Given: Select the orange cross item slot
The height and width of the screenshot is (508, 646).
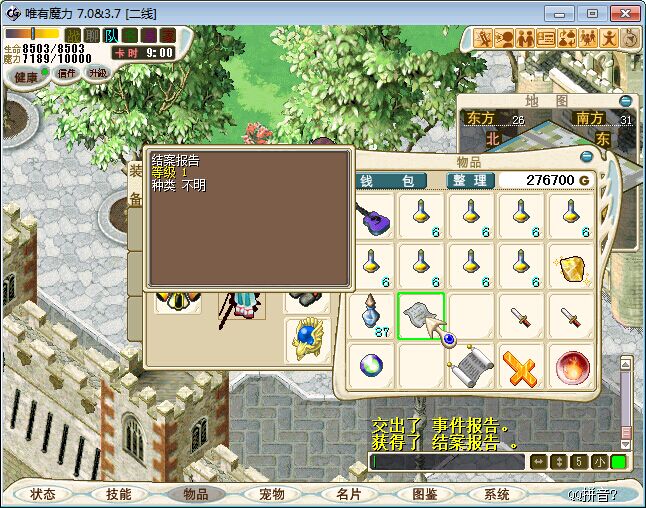Looking at the screenshot, I should click(x=521, y=366).
